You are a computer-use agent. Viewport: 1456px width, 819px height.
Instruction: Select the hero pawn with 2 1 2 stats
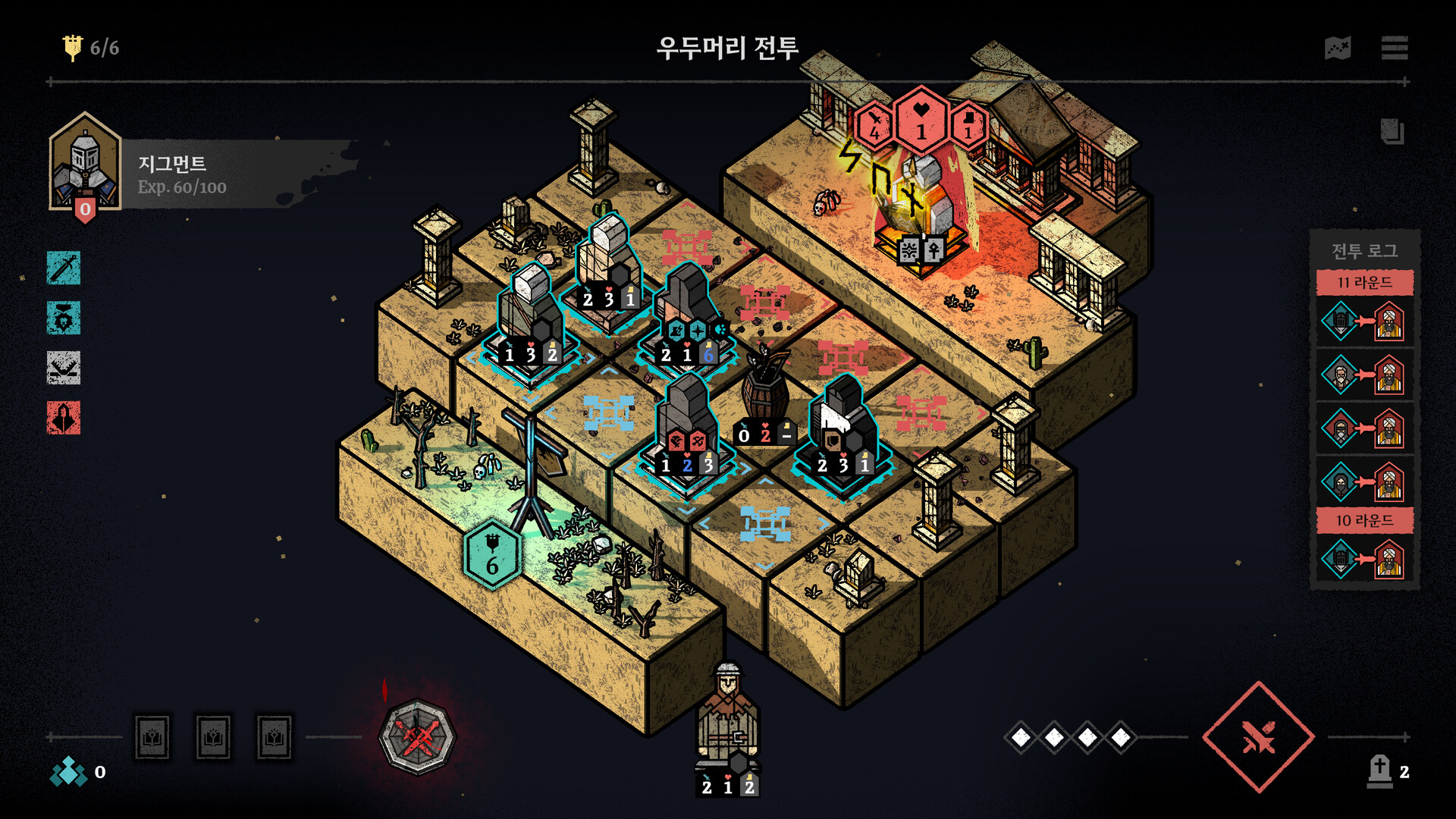coord(726,720)
